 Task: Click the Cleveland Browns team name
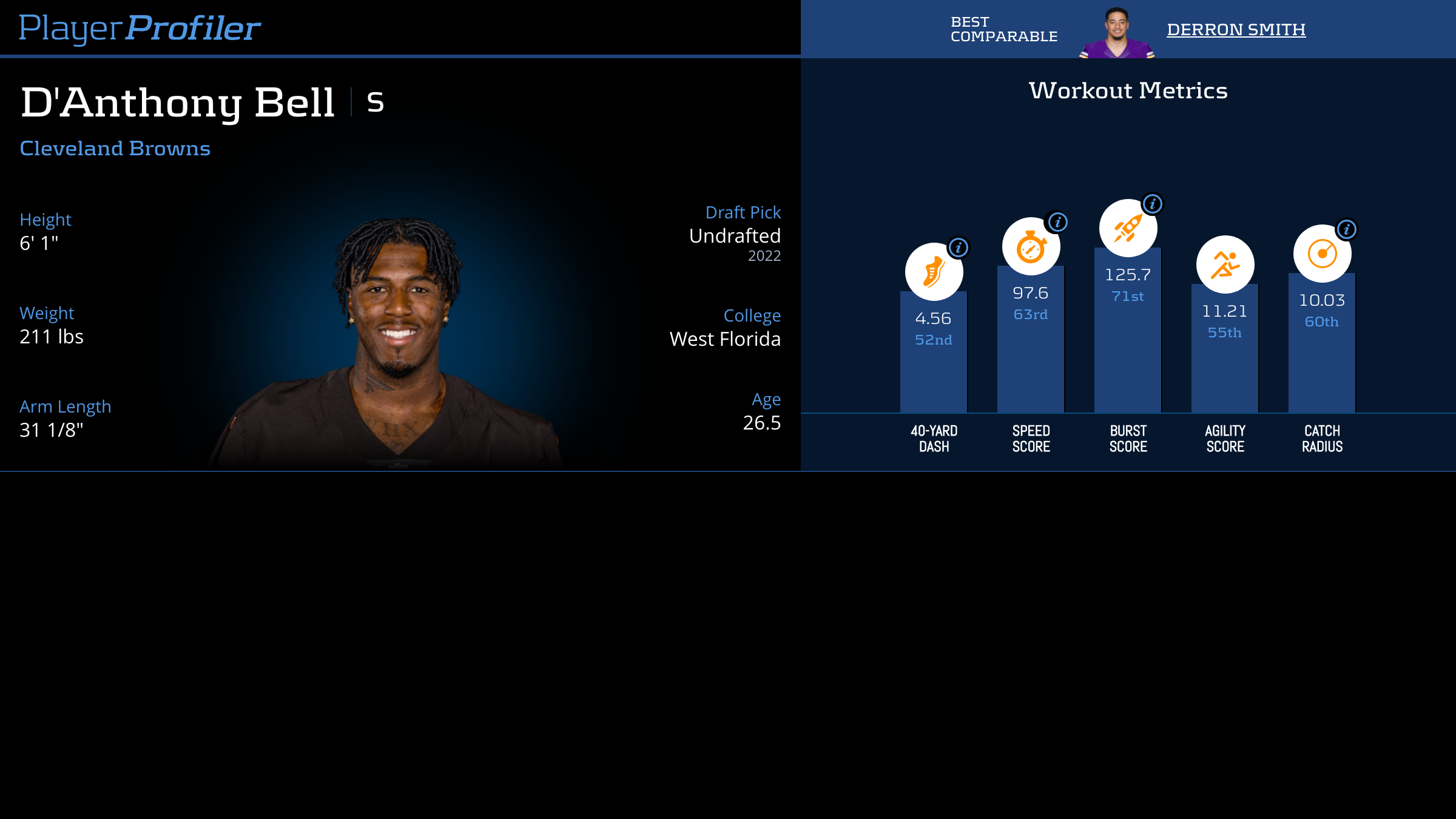(115, 148)
